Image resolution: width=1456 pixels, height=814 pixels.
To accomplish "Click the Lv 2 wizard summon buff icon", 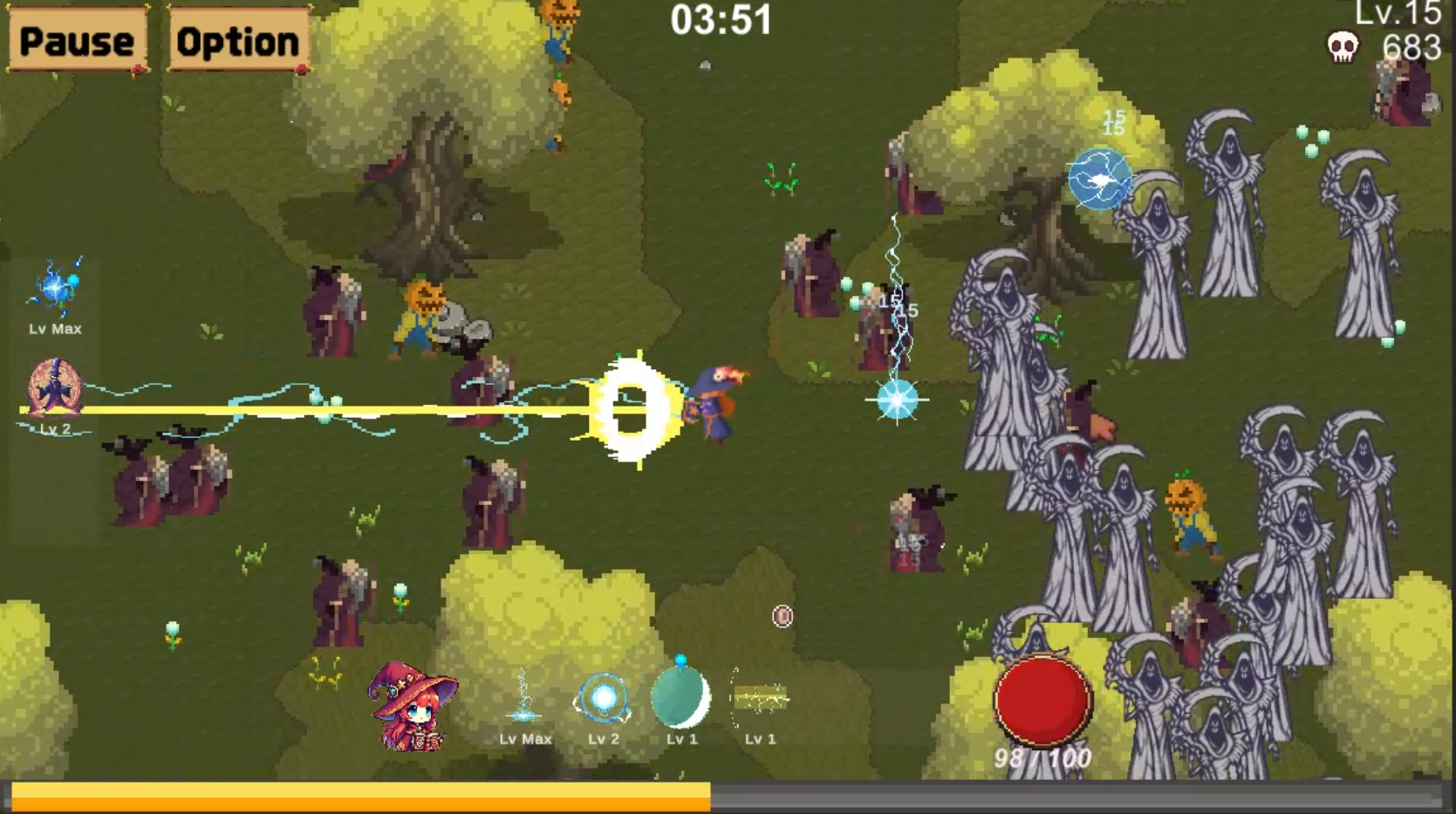I will [56, 386].
